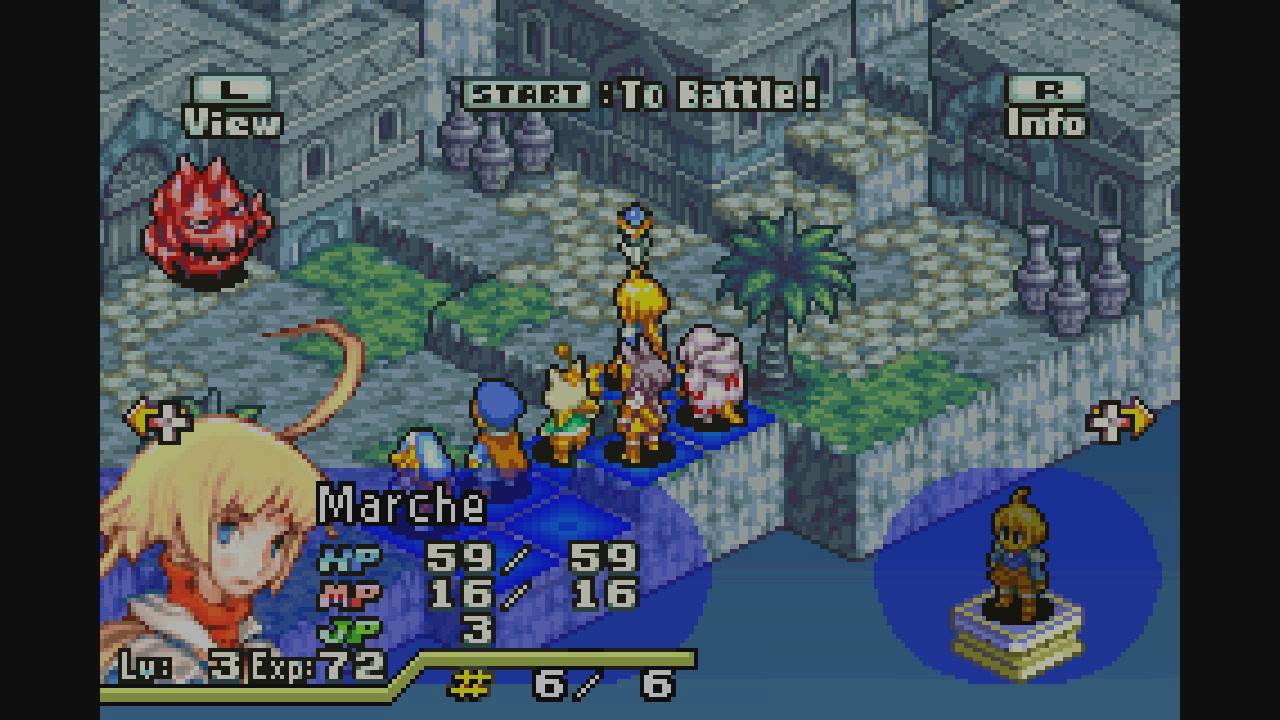Cycle to previous unit with left arrow

click(x=158, y=420)
